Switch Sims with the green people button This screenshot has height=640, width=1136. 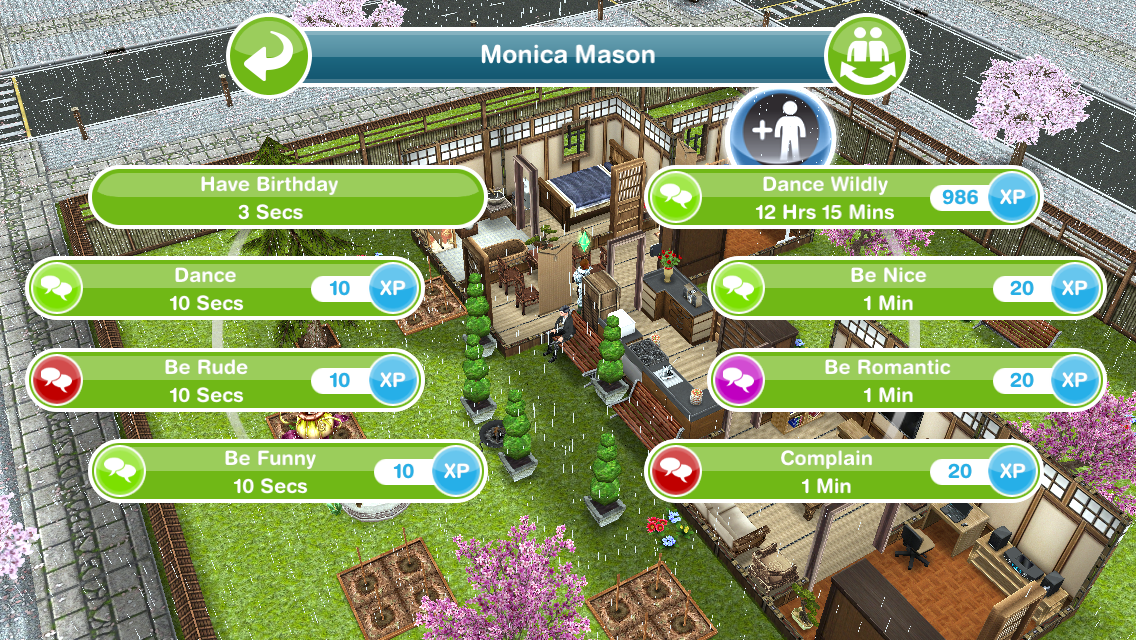click(866, 55)
